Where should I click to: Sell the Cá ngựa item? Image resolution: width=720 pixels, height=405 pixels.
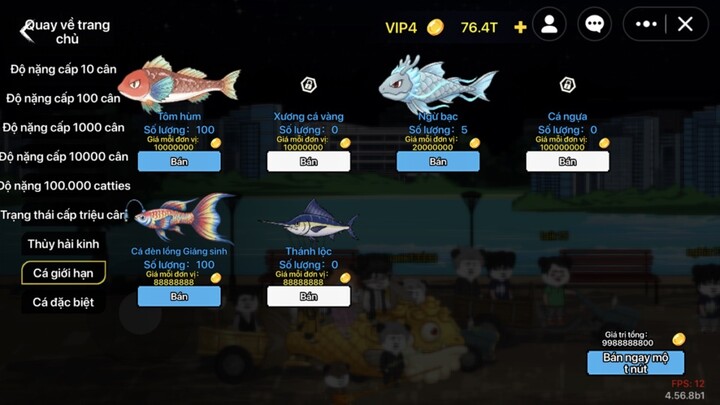(x=567, y=161)
